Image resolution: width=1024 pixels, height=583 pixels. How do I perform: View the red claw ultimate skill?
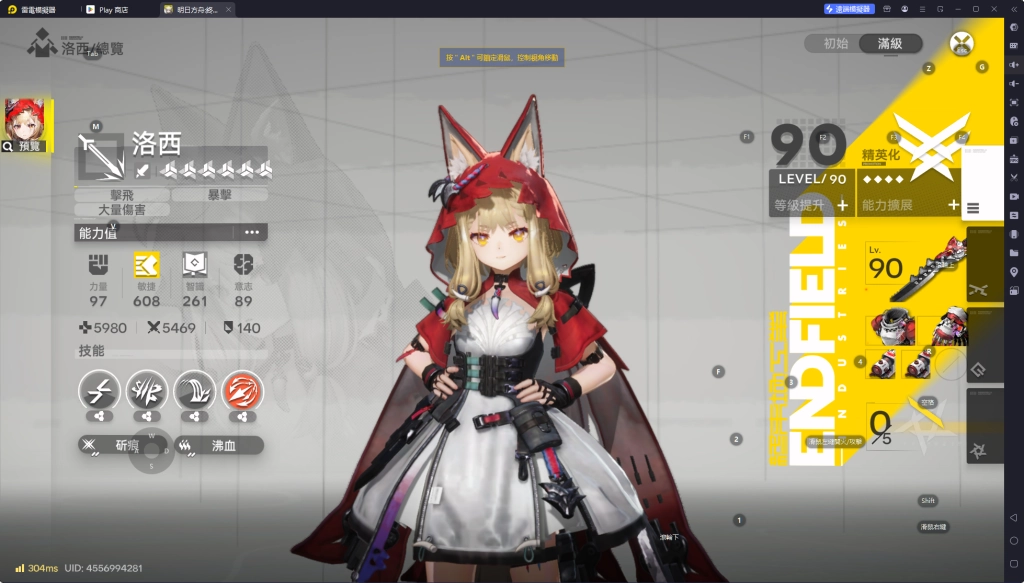243,390
